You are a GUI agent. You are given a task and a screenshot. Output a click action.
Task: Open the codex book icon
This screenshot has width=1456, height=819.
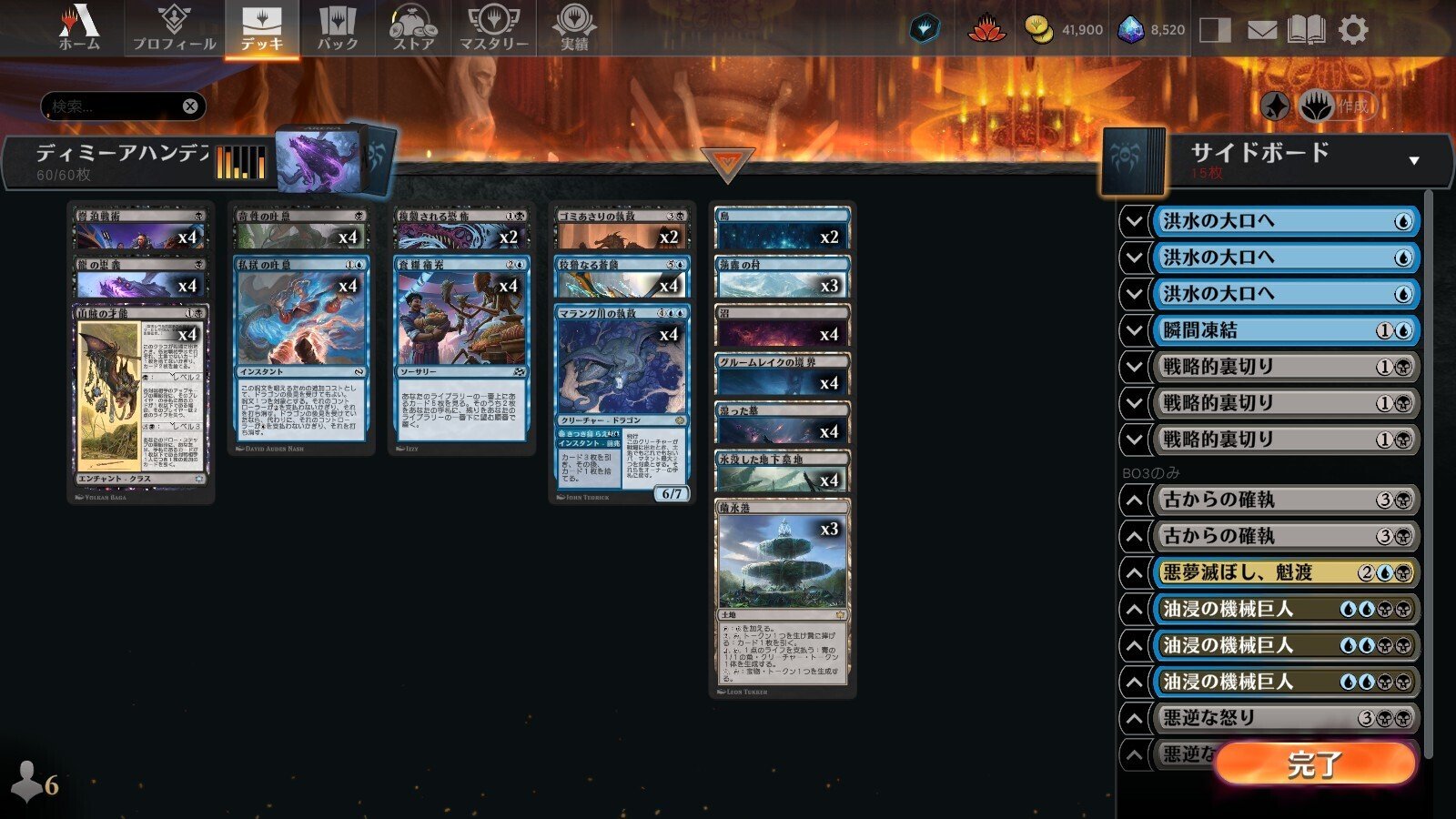1308,28
